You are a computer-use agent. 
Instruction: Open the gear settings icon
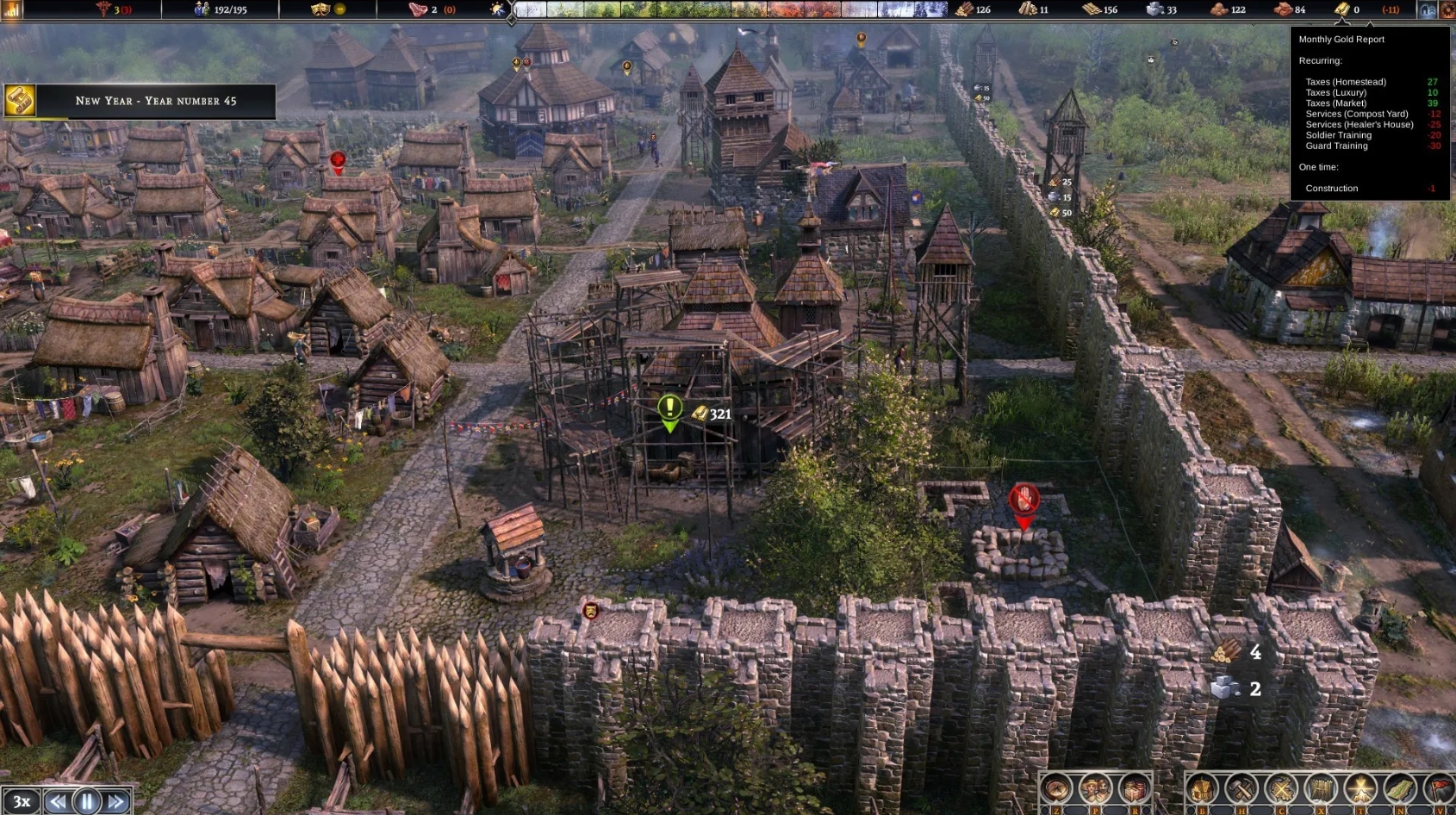[x=1447, y=9]
